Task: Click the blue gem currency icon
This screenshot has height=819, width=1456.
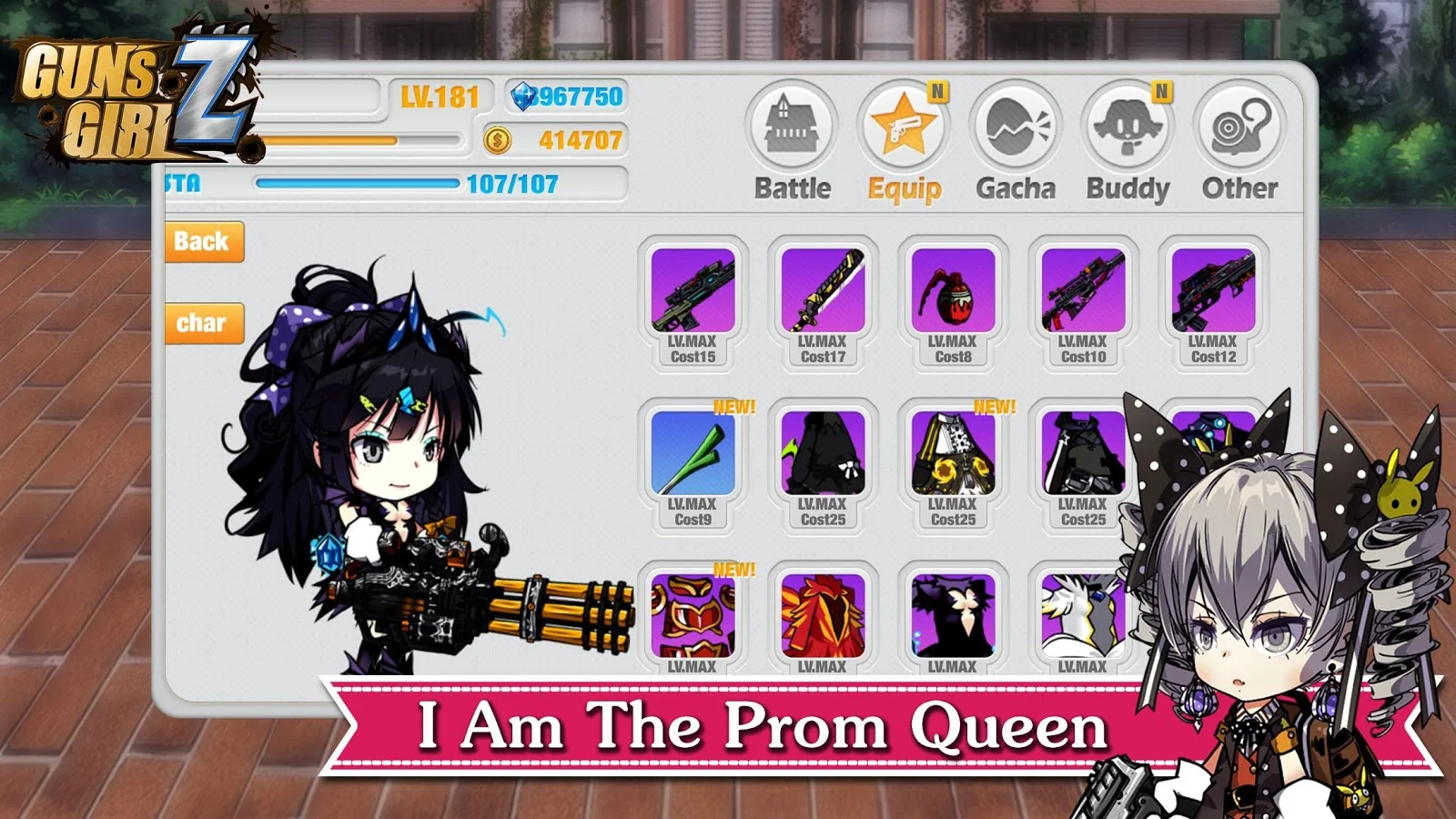Action: (524, 96)
